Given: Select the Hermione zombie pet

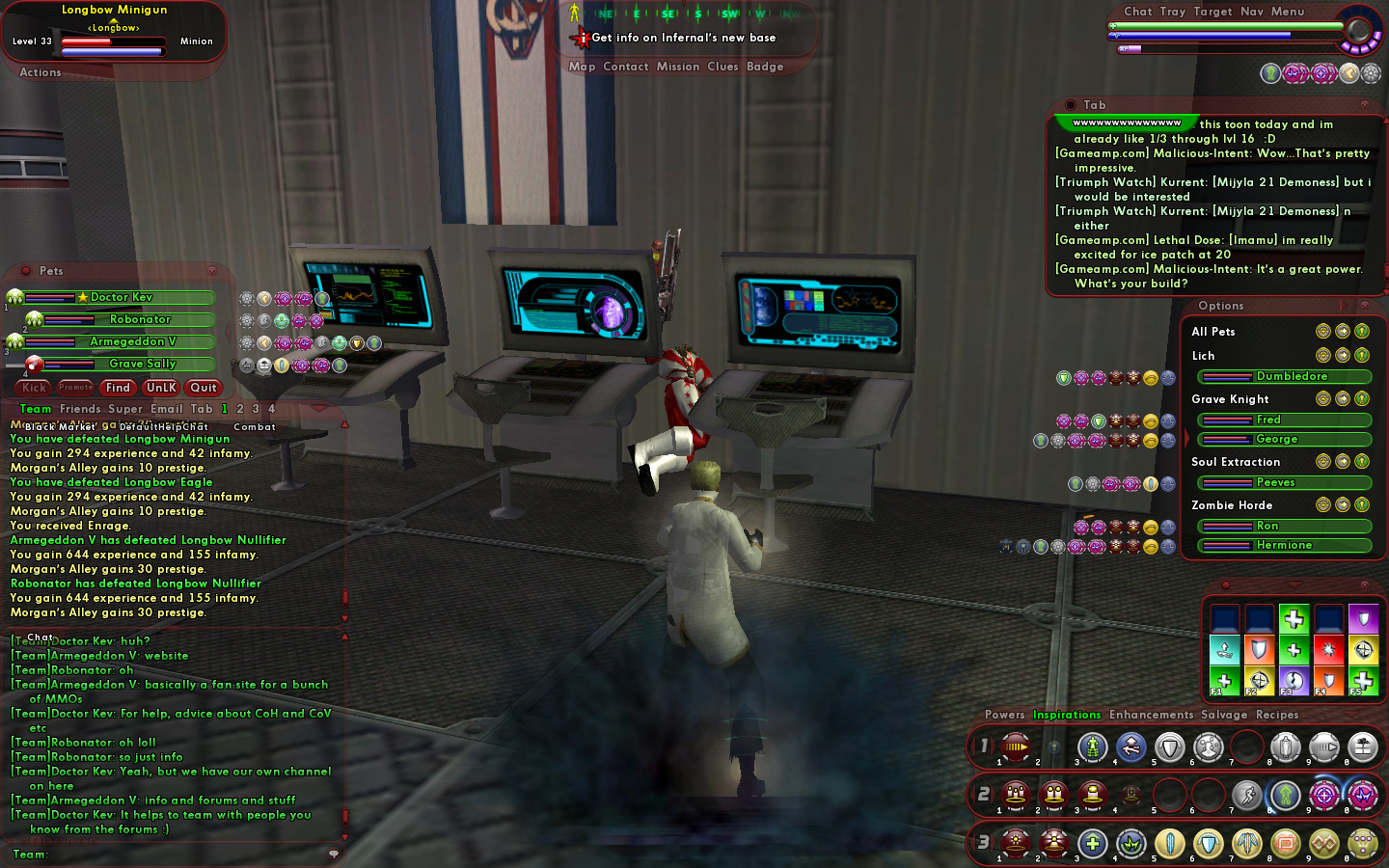Looking at the screenshot, I should [x=1284, y=546].
